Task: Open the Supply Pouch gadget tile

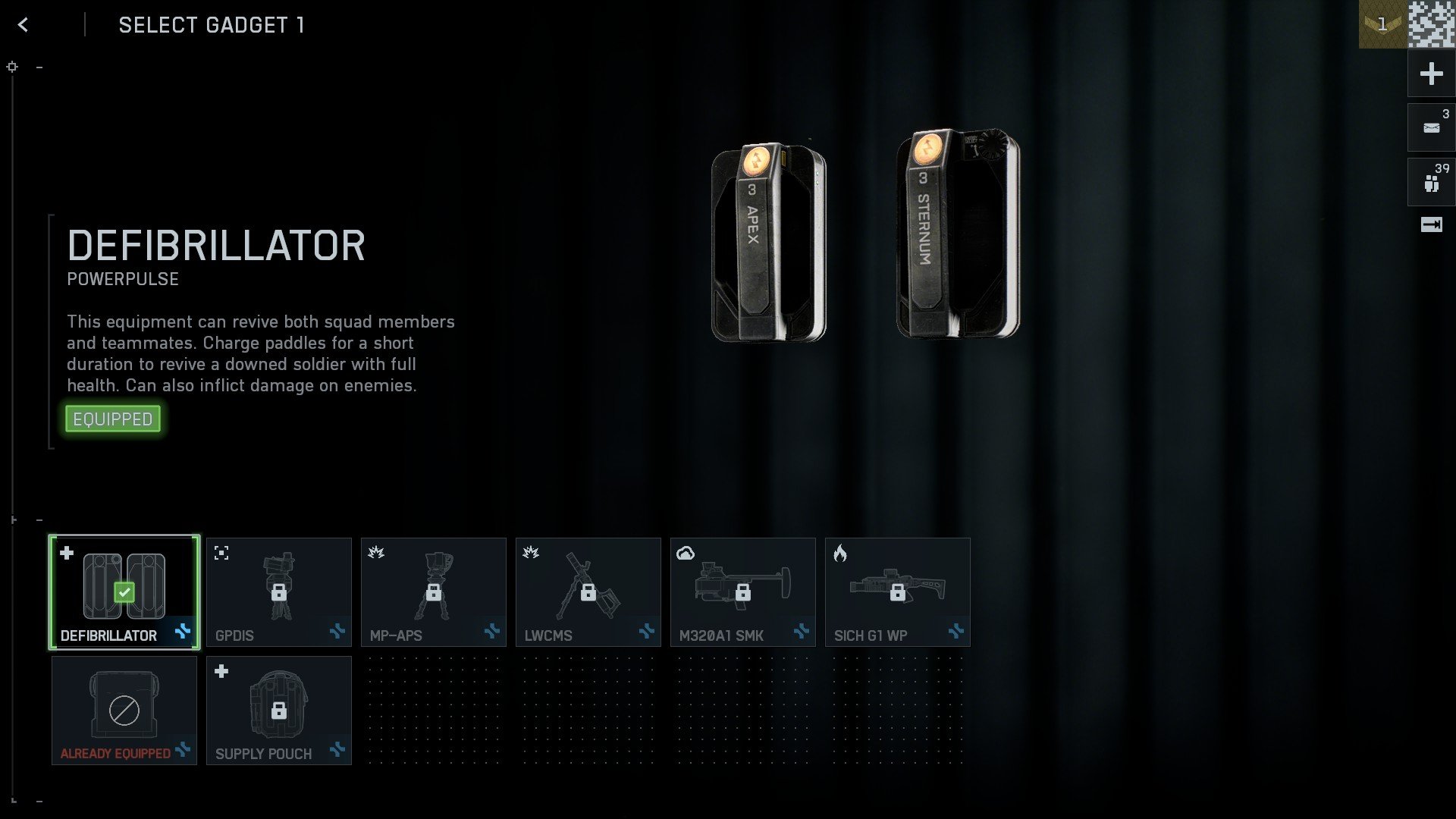Action: tap(278, 710)
